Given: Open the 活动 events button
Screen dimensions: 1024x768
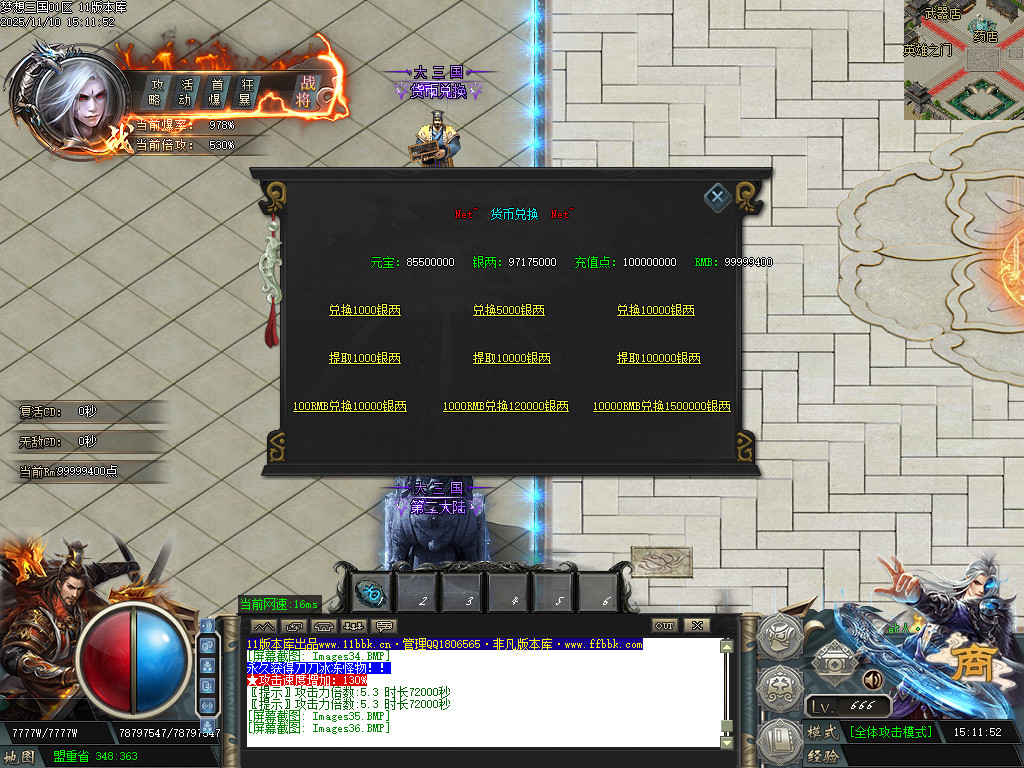Looking at the screenshot, I should tap(185, 92).
